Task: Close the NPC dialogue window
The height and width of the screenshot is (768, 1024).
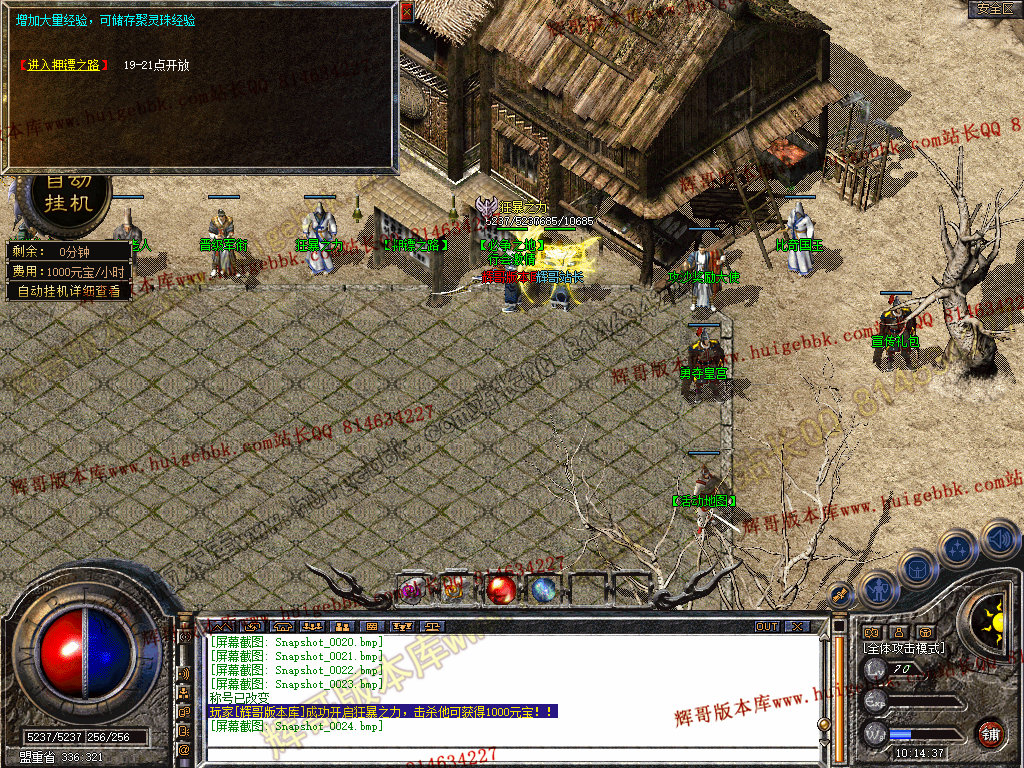Action: (406, 12)
